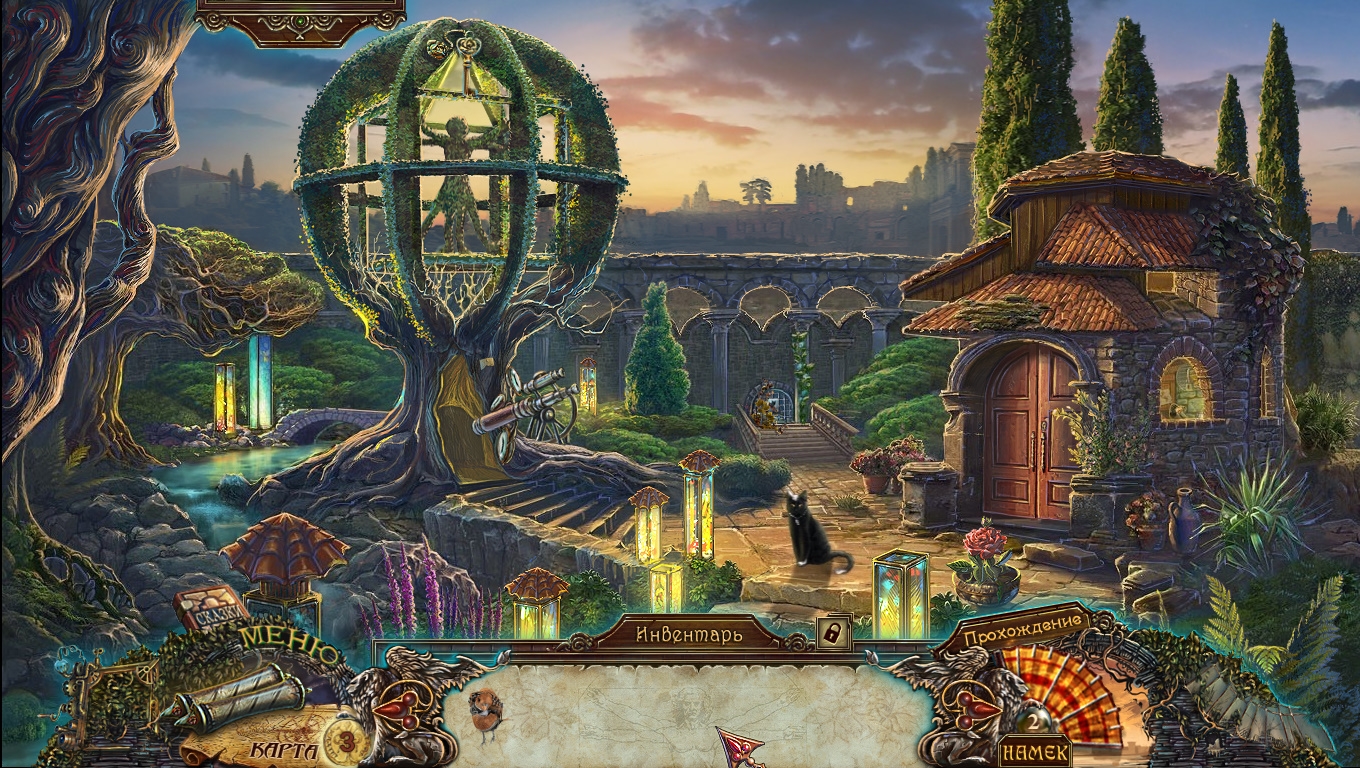Viewport: 1360px width, 768px height.
Task: Toggle the inventory padlock icon
Action: (833, 632)
